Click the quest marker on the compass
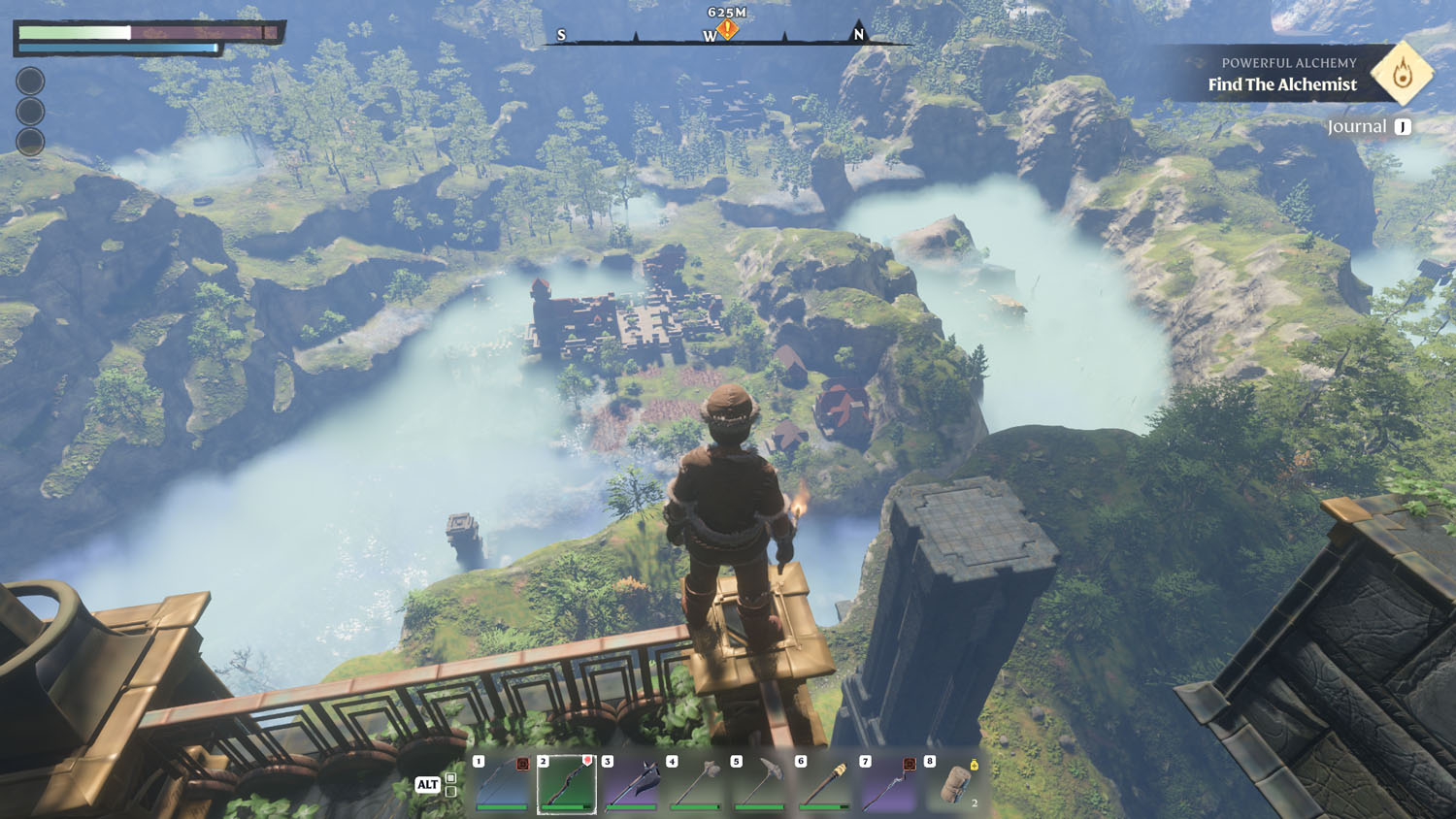1456x819 pixels. (727, 29)
